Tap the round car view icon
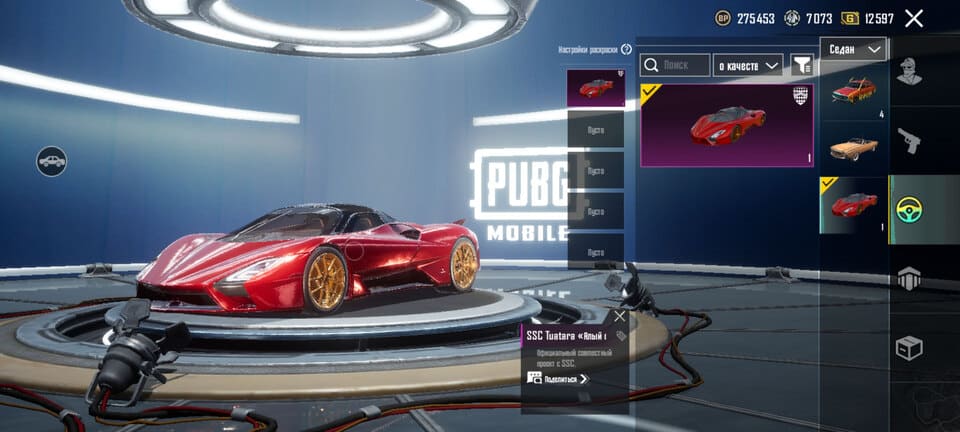Viewport: 960px width, 432px height. (x=52, y=160)
